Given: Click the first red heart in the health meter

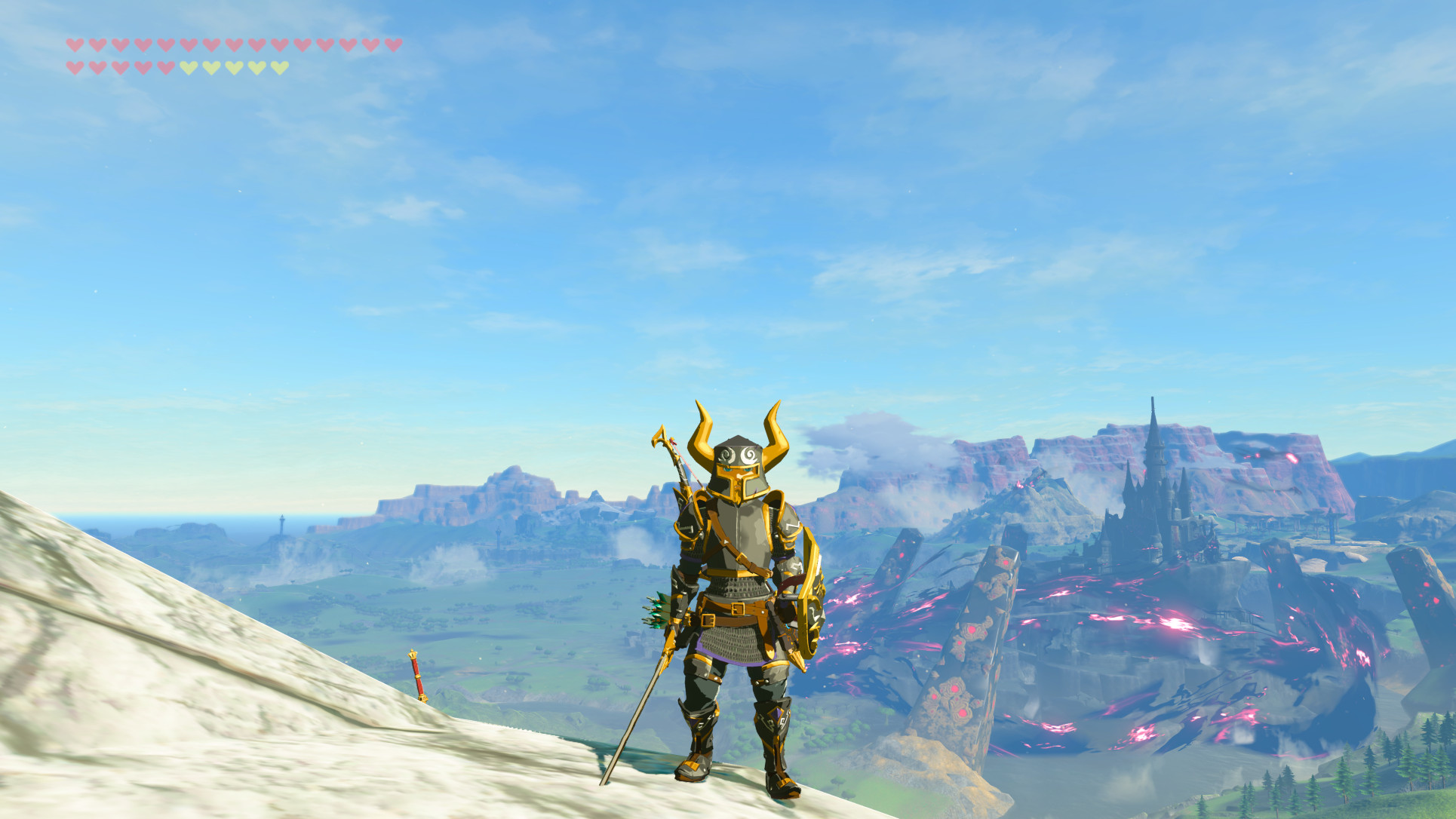Looking at the screenshot, I should [x=75, y=46].
